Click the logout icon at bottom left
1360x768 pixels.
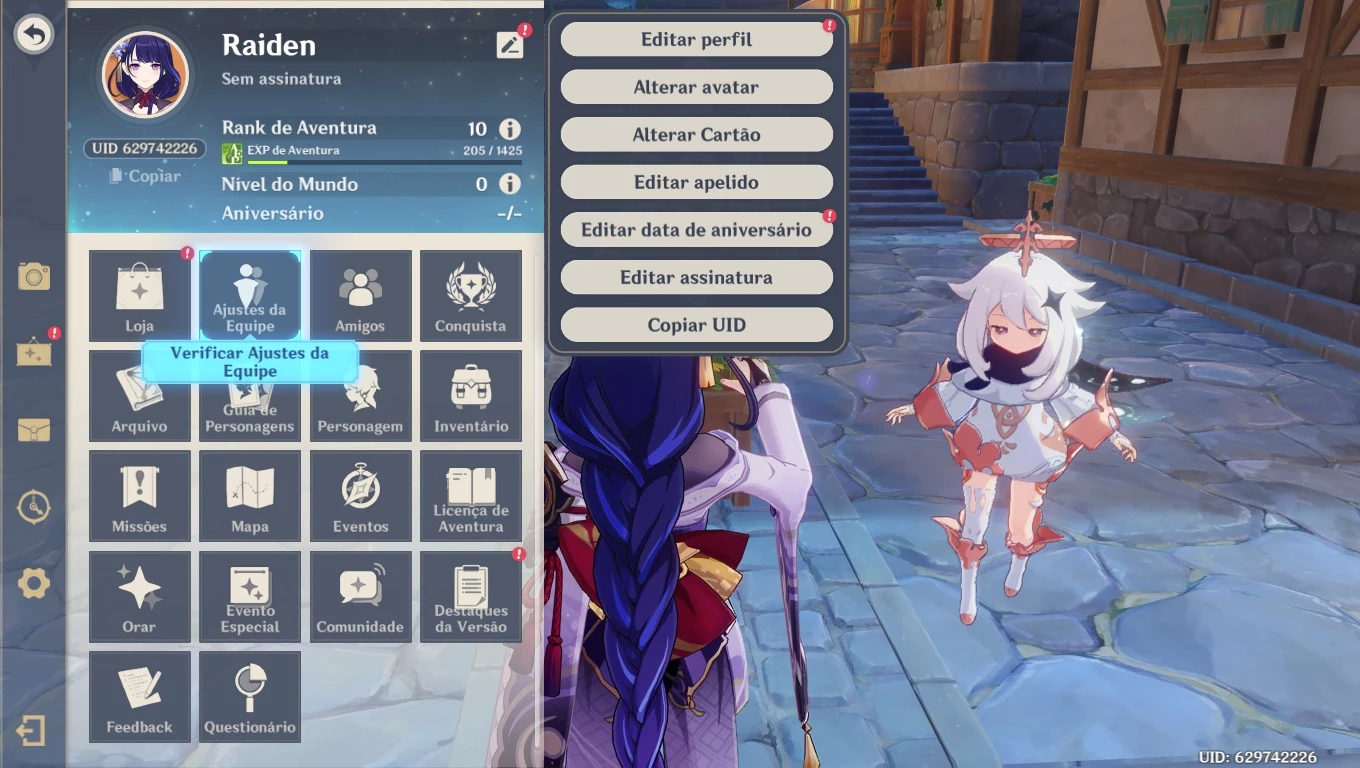click(33, 732)
